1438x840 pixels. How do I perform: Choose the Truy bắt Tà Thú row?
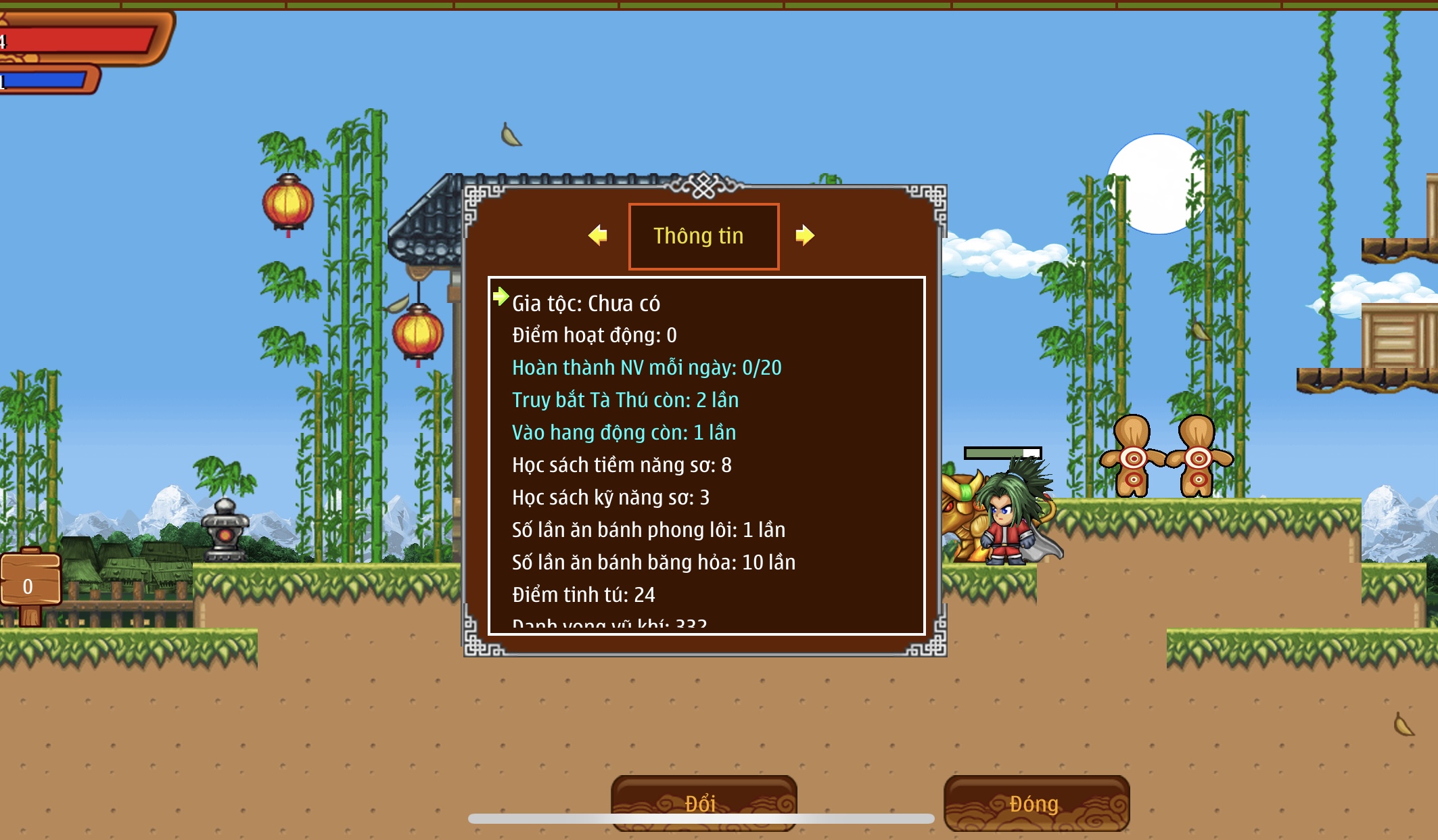click(x=625, y=400)
